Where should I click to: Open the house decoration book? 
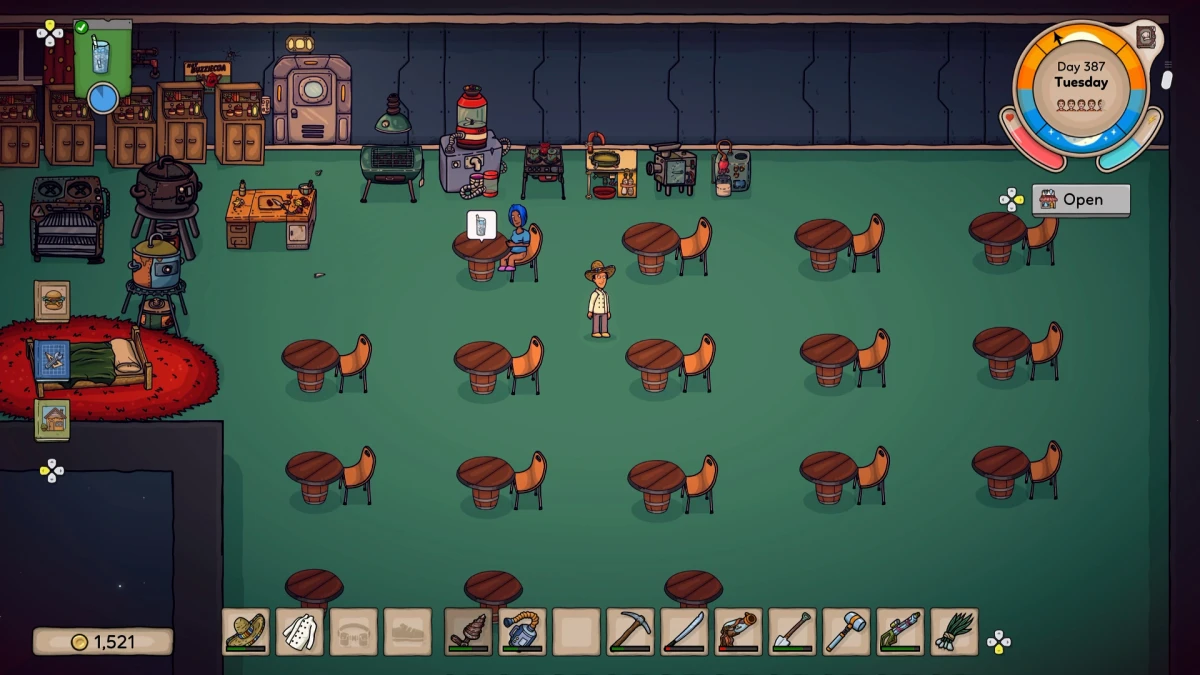(x=52, y=420)
